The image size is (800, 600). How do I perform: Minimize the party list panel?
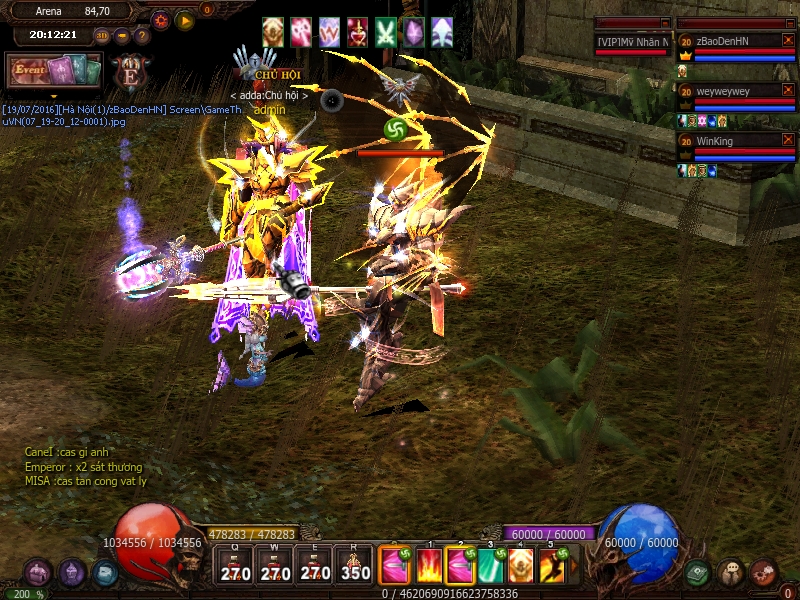coord(788,23)
